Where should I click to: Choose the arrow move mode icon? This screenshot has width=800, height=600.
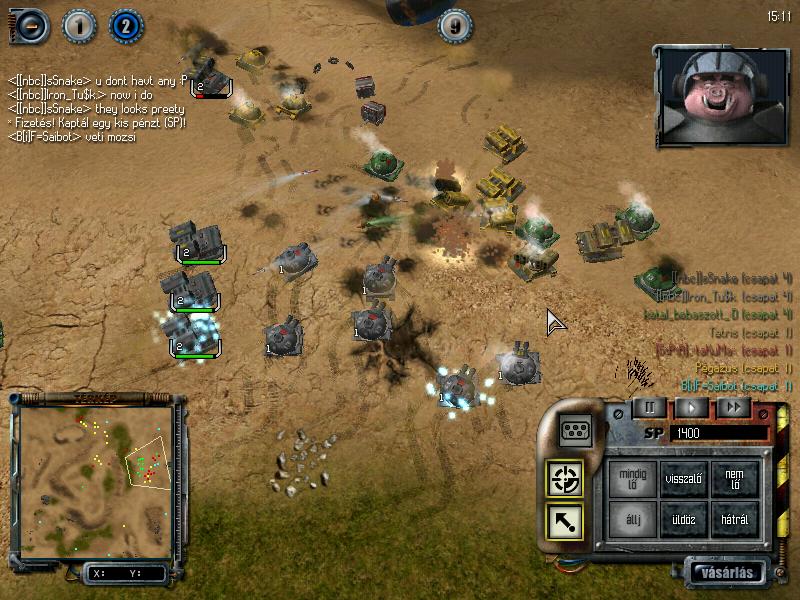coord(565,521)
